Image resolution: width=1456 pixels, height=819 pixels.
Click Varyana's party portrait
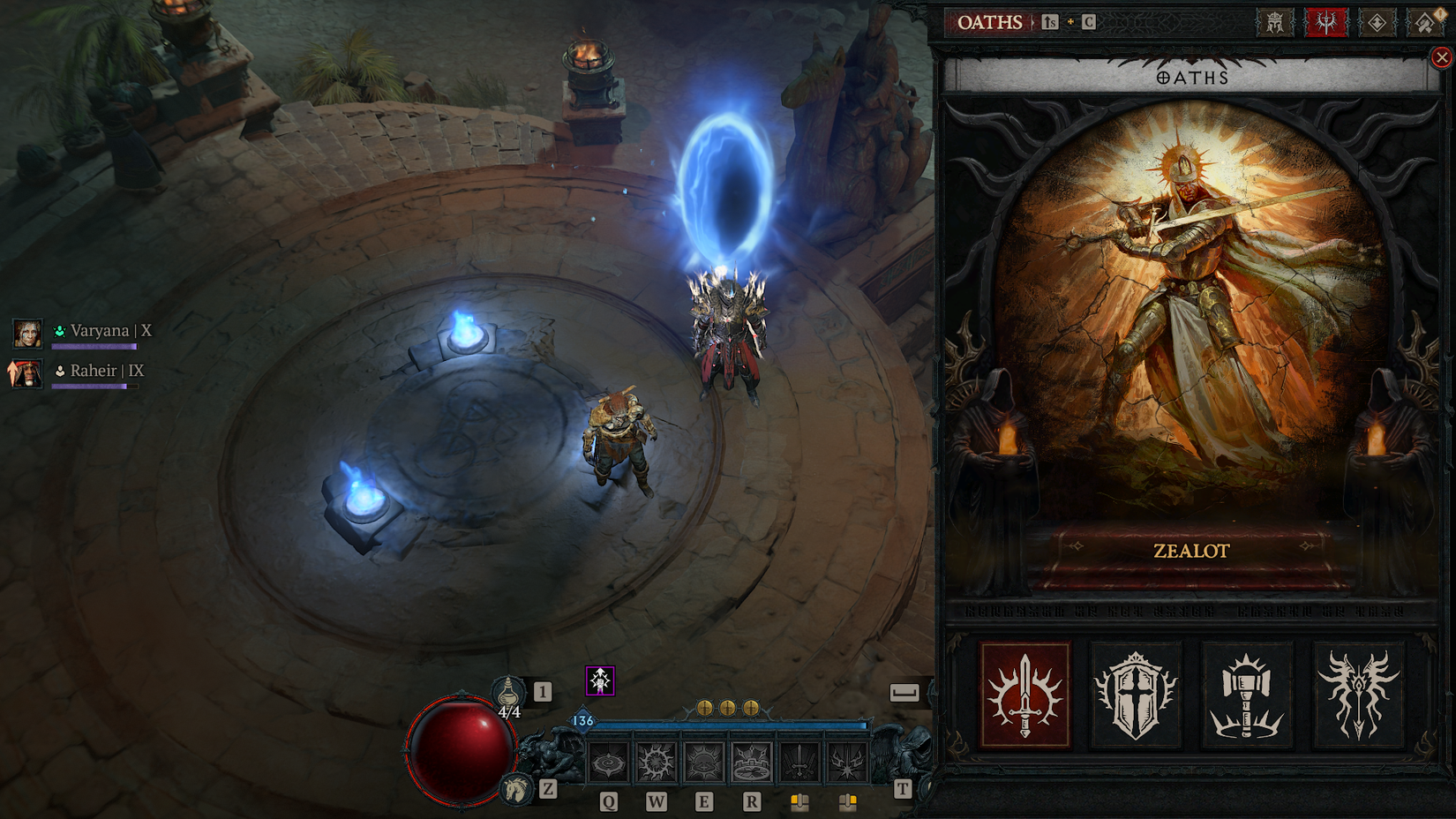(29, 334)
